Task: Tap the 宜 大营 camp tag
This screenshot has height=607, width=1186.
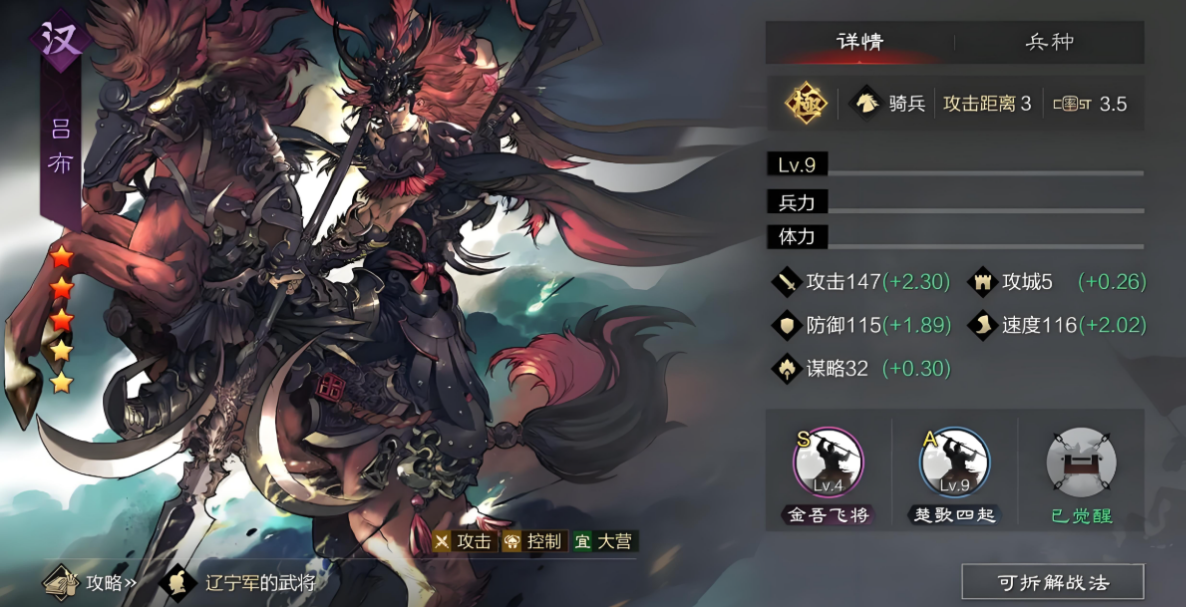Action: pos(605,542)
